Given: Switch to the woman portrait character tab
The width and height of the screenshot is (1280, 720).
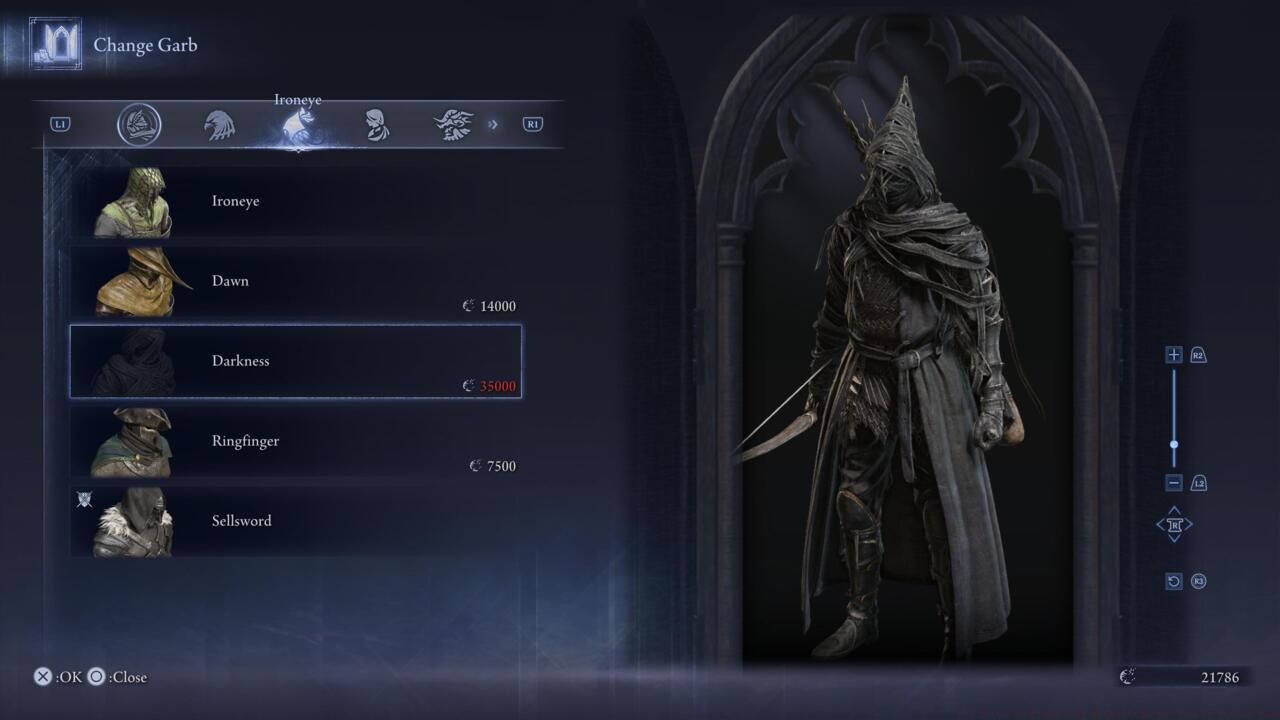Looking at the screenshot, I should coord(376,125).
